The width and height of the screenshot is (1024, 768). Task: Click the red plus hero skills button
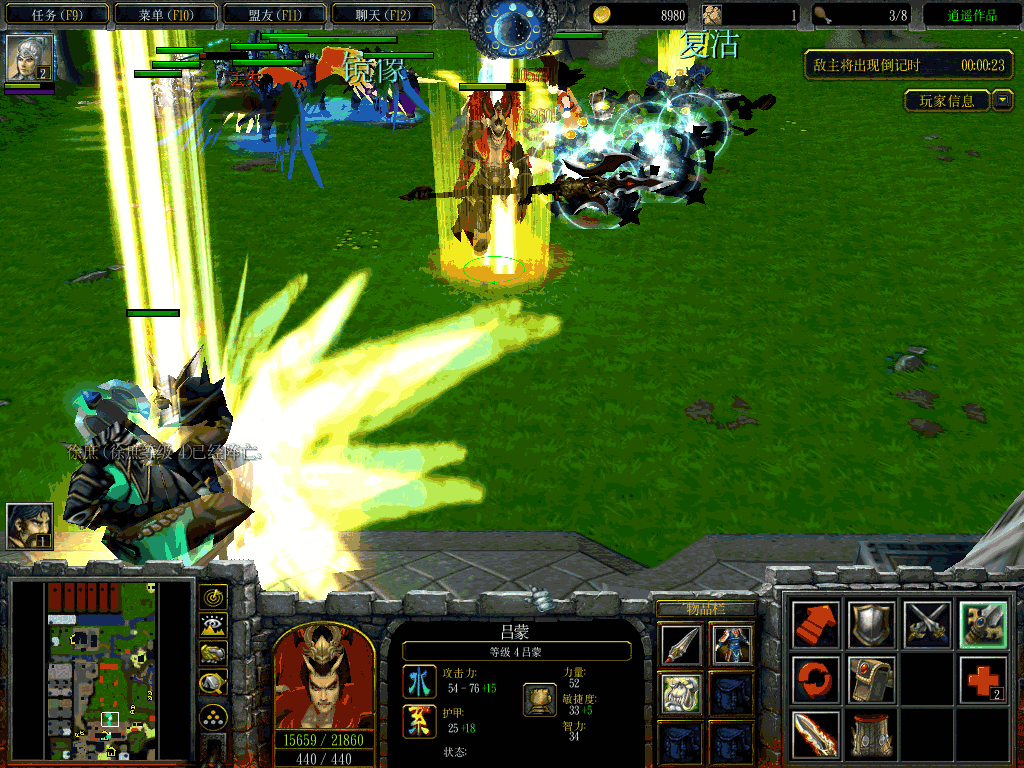tap(981, 680)
